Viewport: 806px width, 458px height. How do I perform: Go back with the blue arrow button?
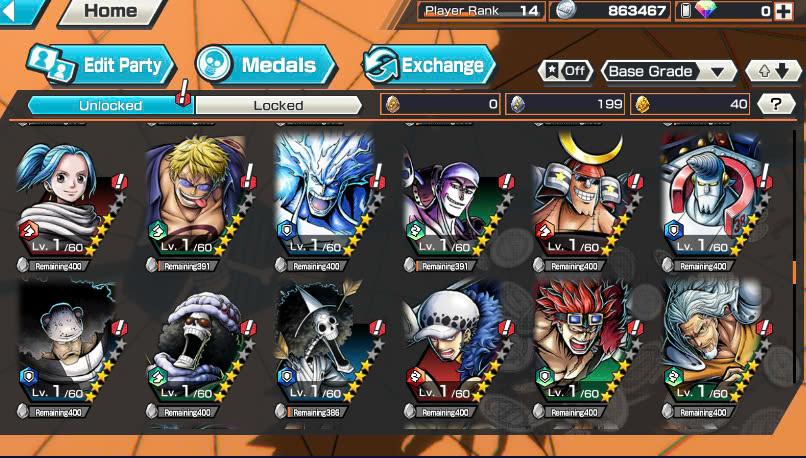coord(20,11)
